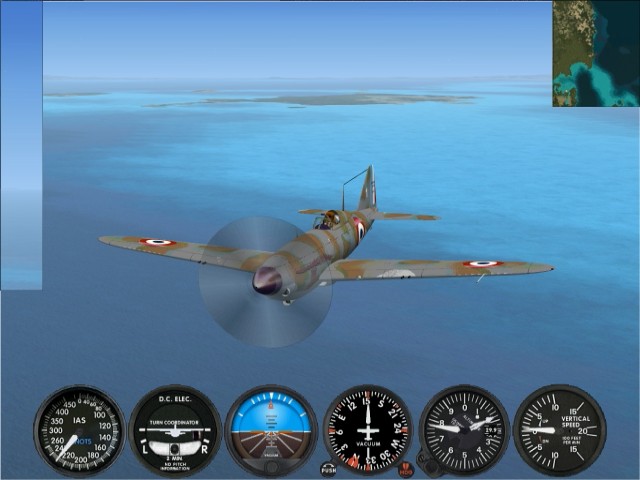Click the red HDG bug knob
The image size is (640, 480).
tap(405, 467)
